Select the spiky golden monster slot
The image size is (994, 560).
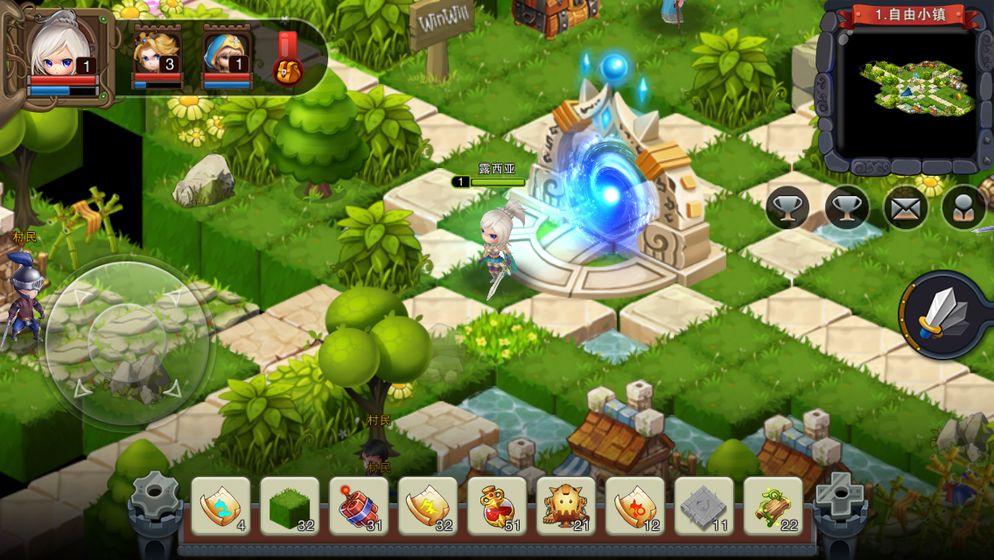tap(565, 505)
